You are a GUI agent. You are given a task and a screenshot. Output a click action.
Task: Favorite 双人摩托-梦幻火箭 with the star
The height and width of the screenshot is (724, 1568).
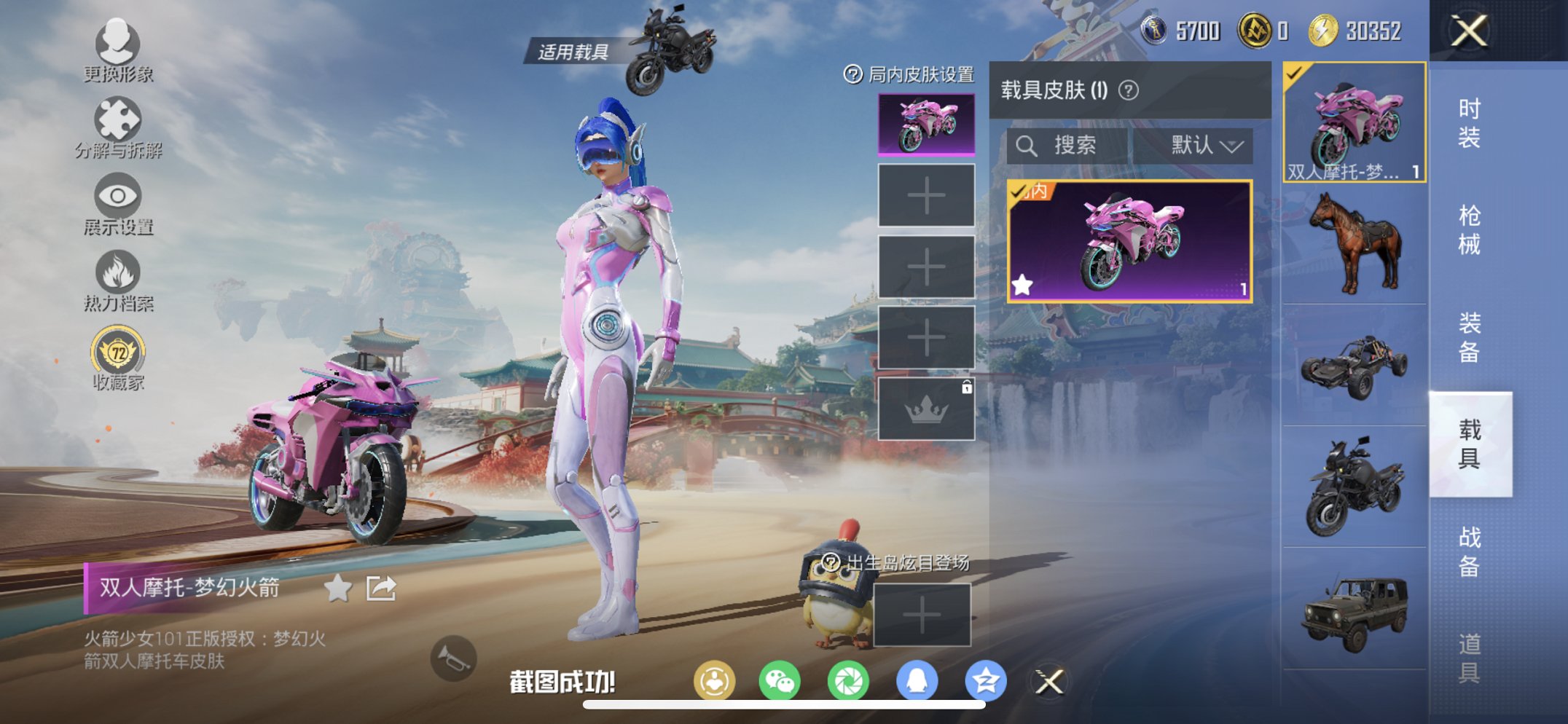point(337,590)
